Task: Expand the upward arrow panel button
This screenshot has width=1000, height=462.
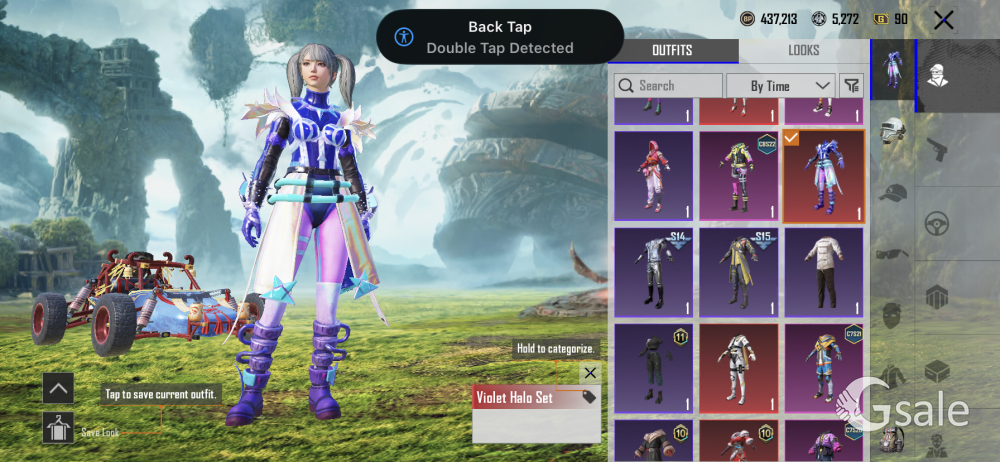Action: [58, 388]
